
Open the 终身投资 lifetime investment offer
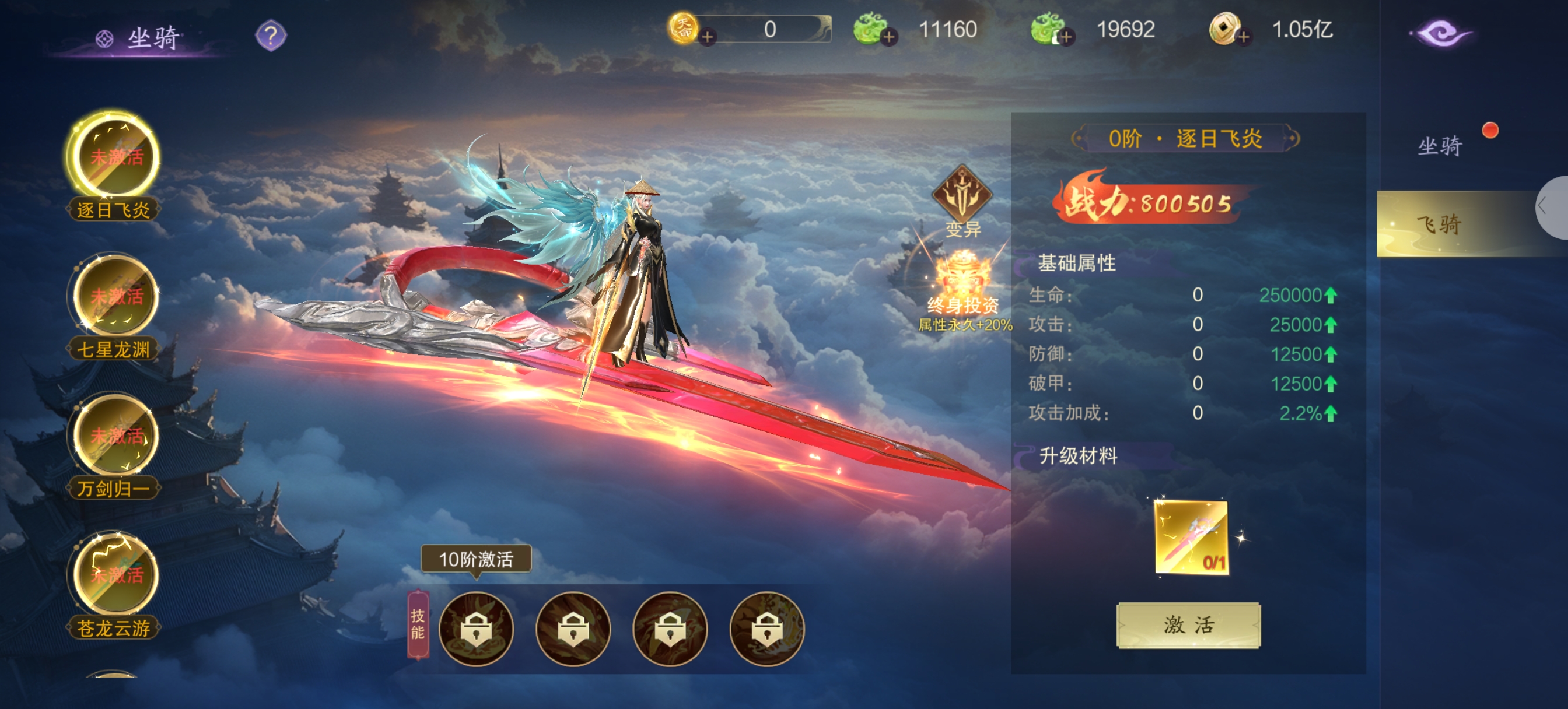pos(963,286)
